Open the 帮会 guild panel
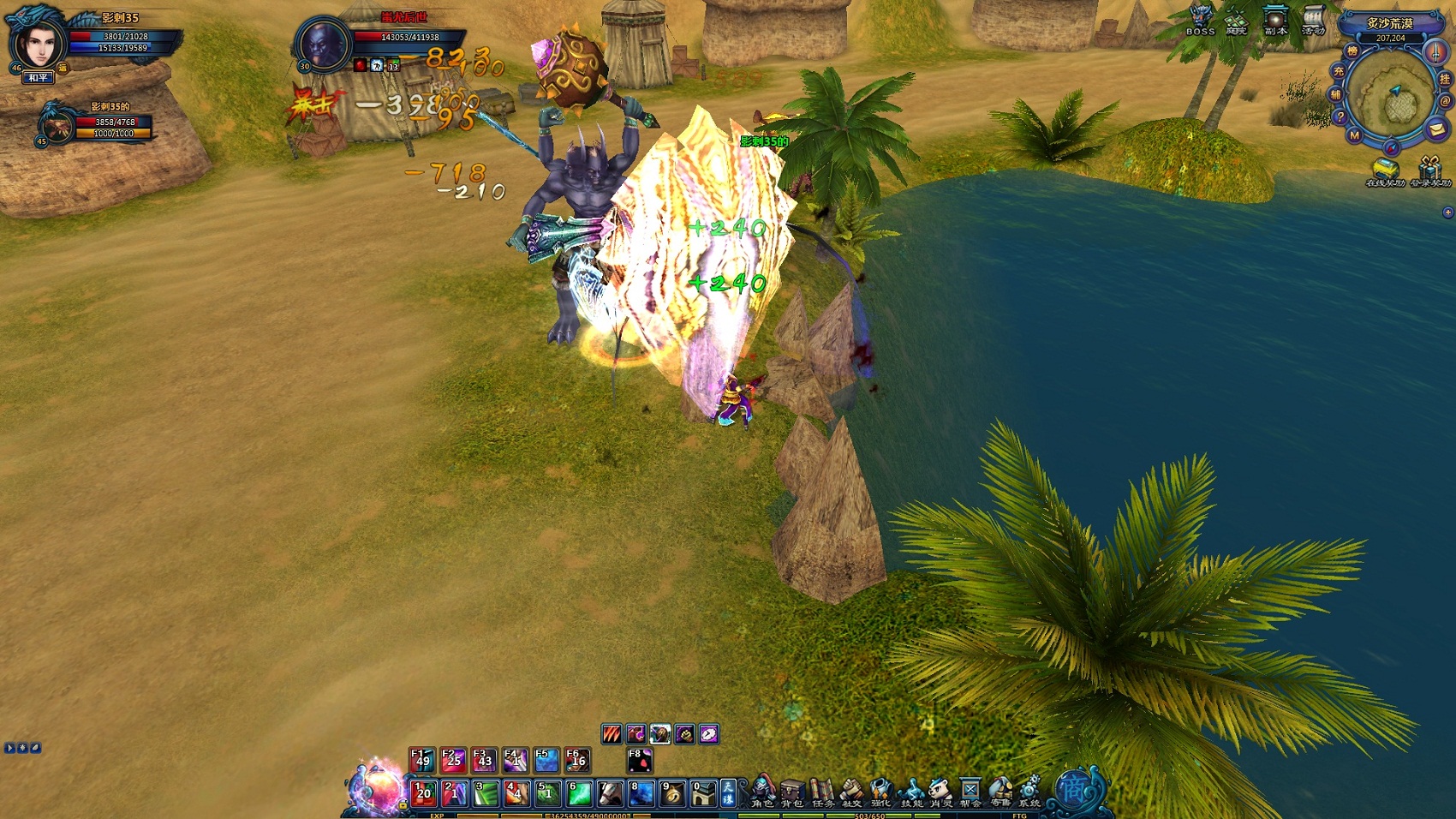The width and height of the screenshot is (1456, 819). (970, 792)
